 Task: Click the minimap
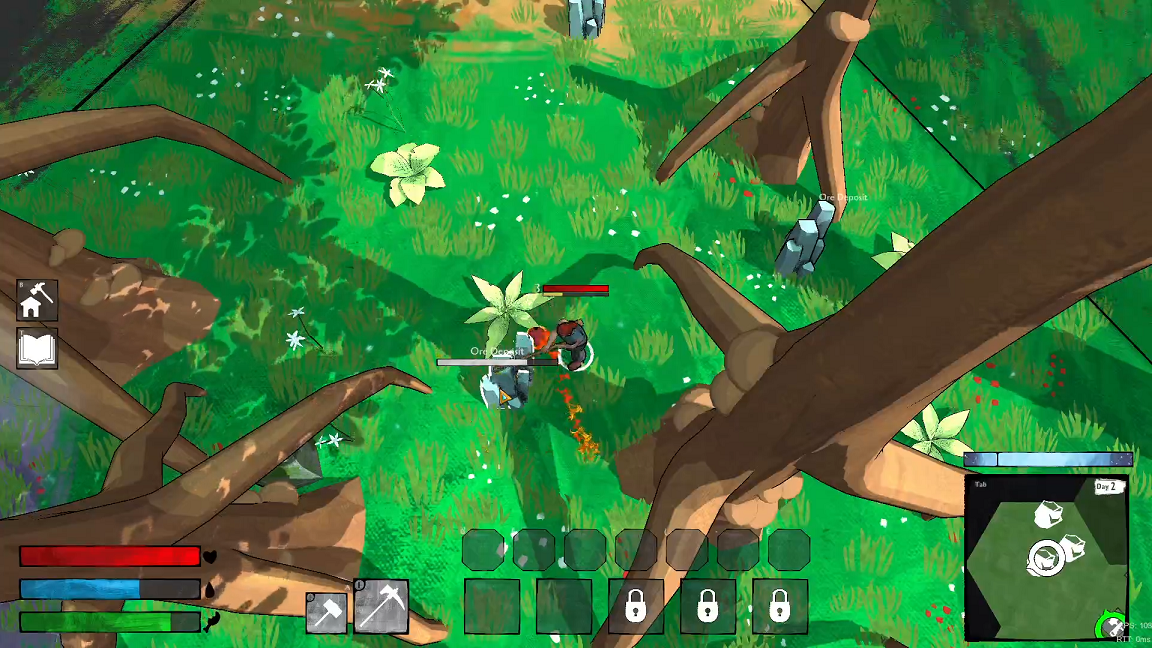pyautogui.click(x=1046, y=556)
